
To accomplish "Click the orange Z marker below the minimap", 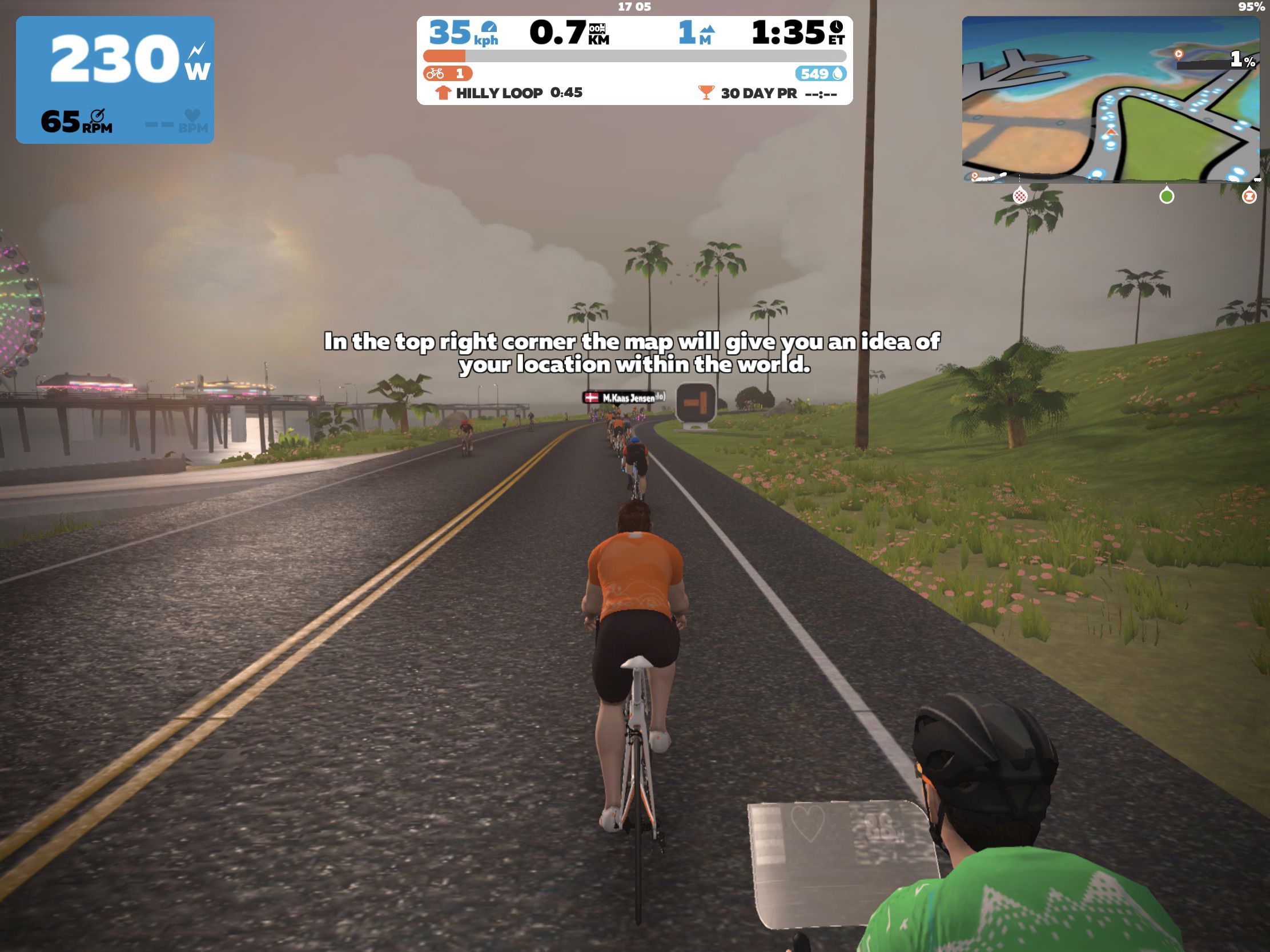I will 1249,196.
